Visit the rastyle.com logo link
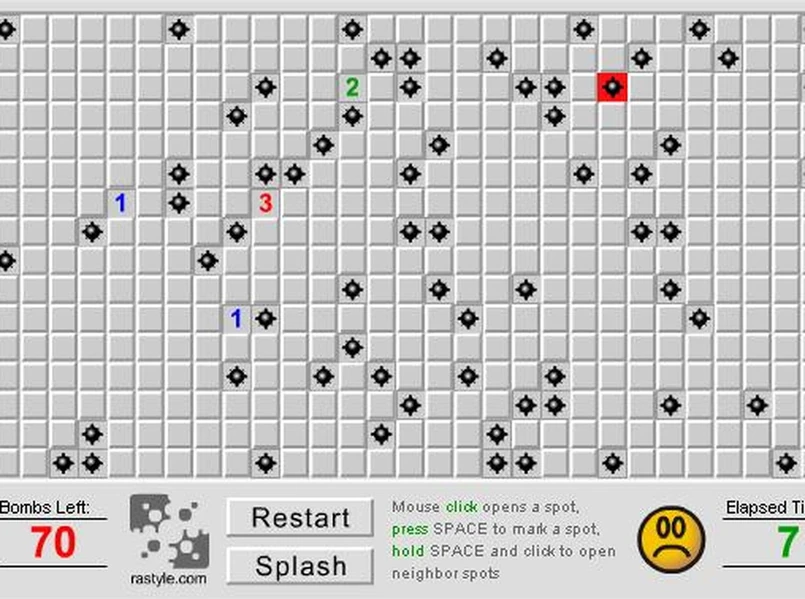 168,541
